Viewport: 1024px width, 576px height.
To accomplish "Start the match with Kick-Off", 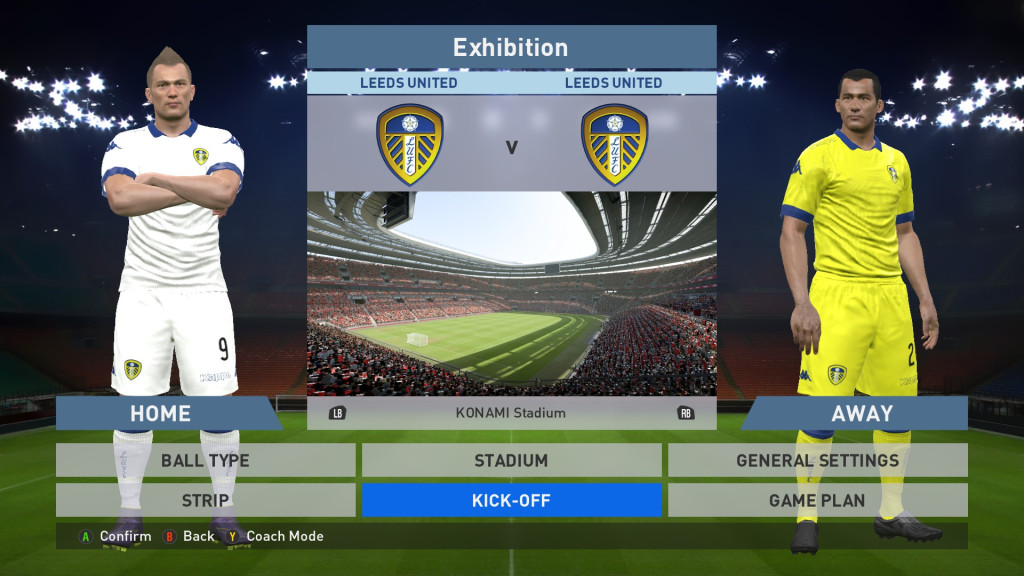I will click(511, 500).
